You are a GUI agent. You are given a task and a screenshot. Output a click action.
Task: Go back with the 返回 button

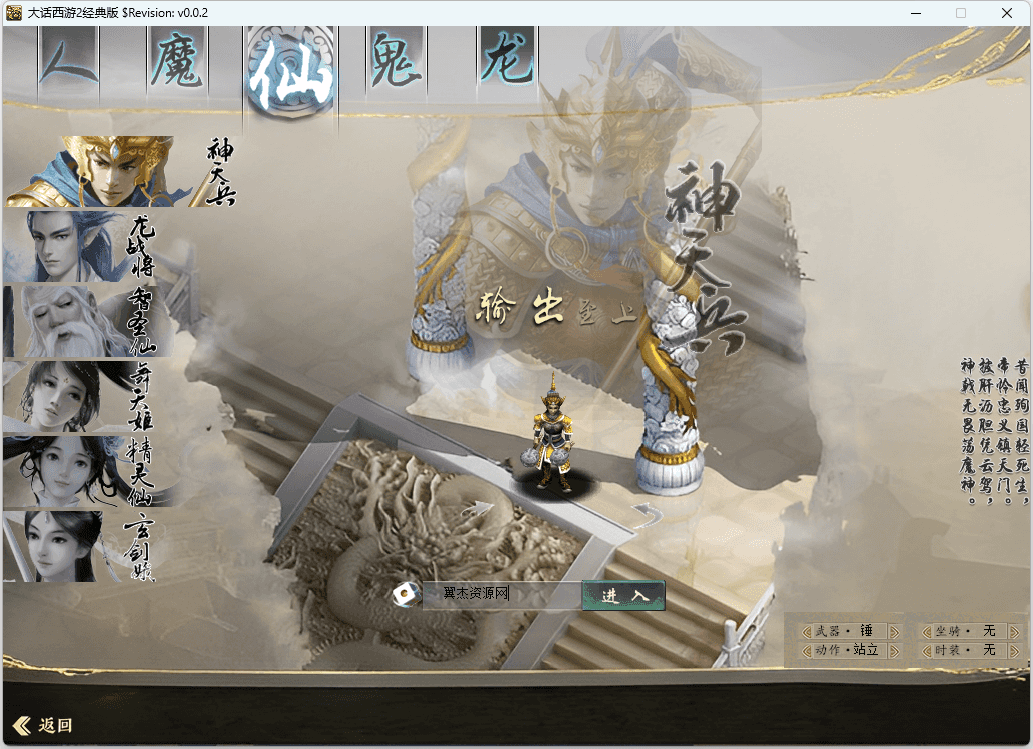tap(43, 725)
